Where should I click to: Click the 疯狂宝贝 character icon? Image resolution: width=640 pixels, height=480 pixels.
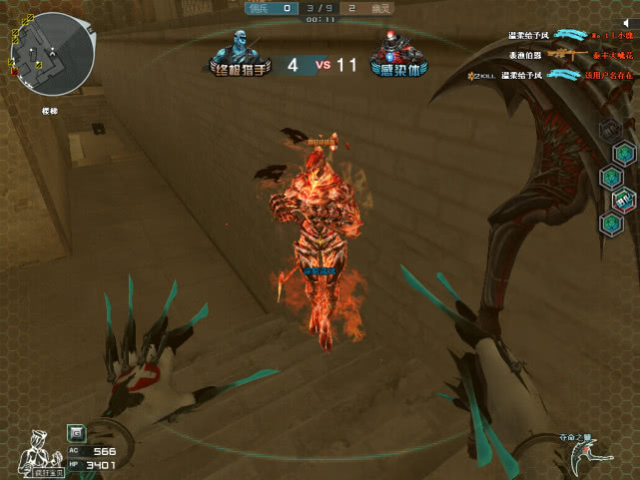point(36,450)
